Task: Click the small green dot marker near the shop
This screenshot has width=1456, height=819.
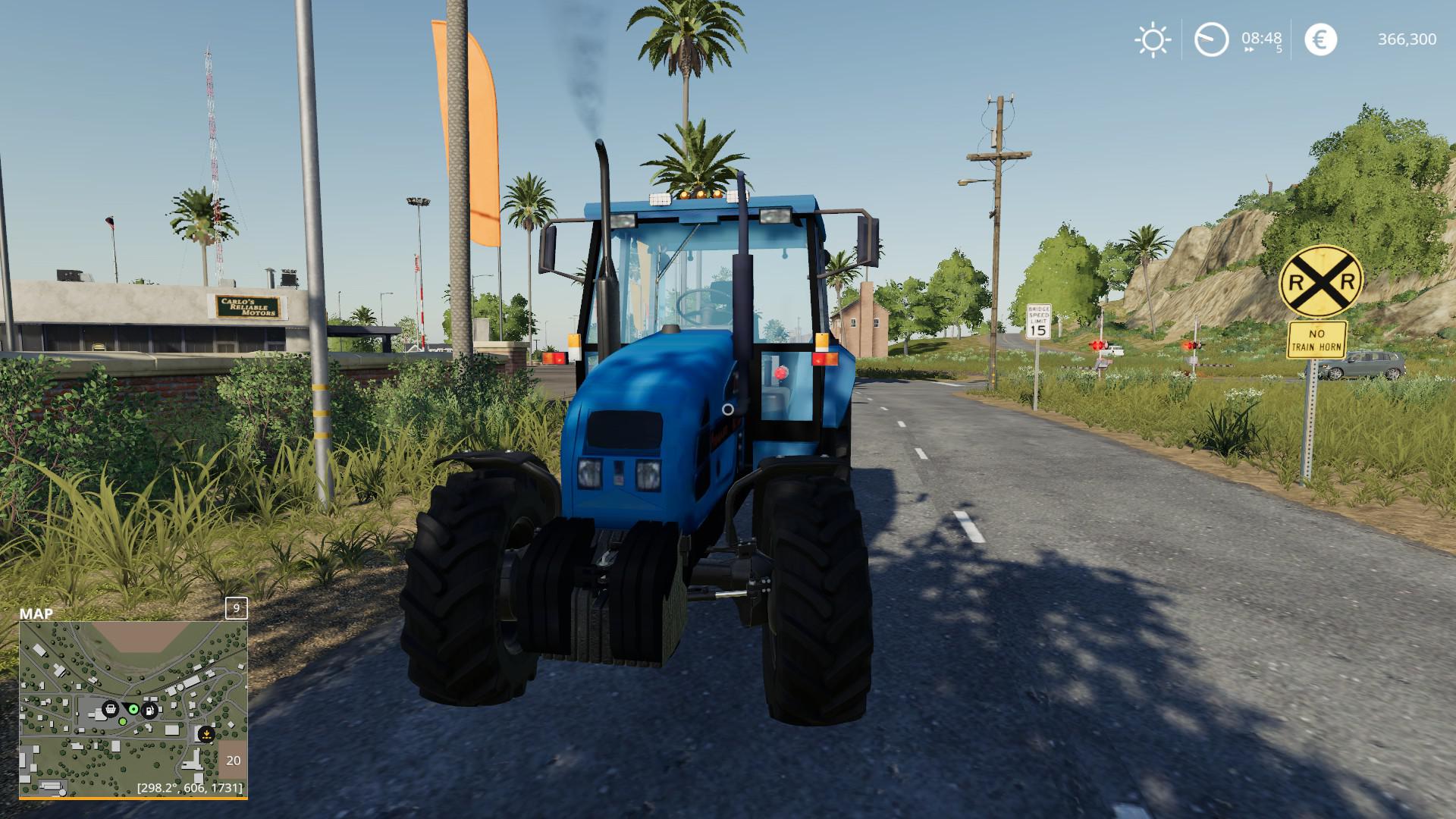Action: [123, 721]
